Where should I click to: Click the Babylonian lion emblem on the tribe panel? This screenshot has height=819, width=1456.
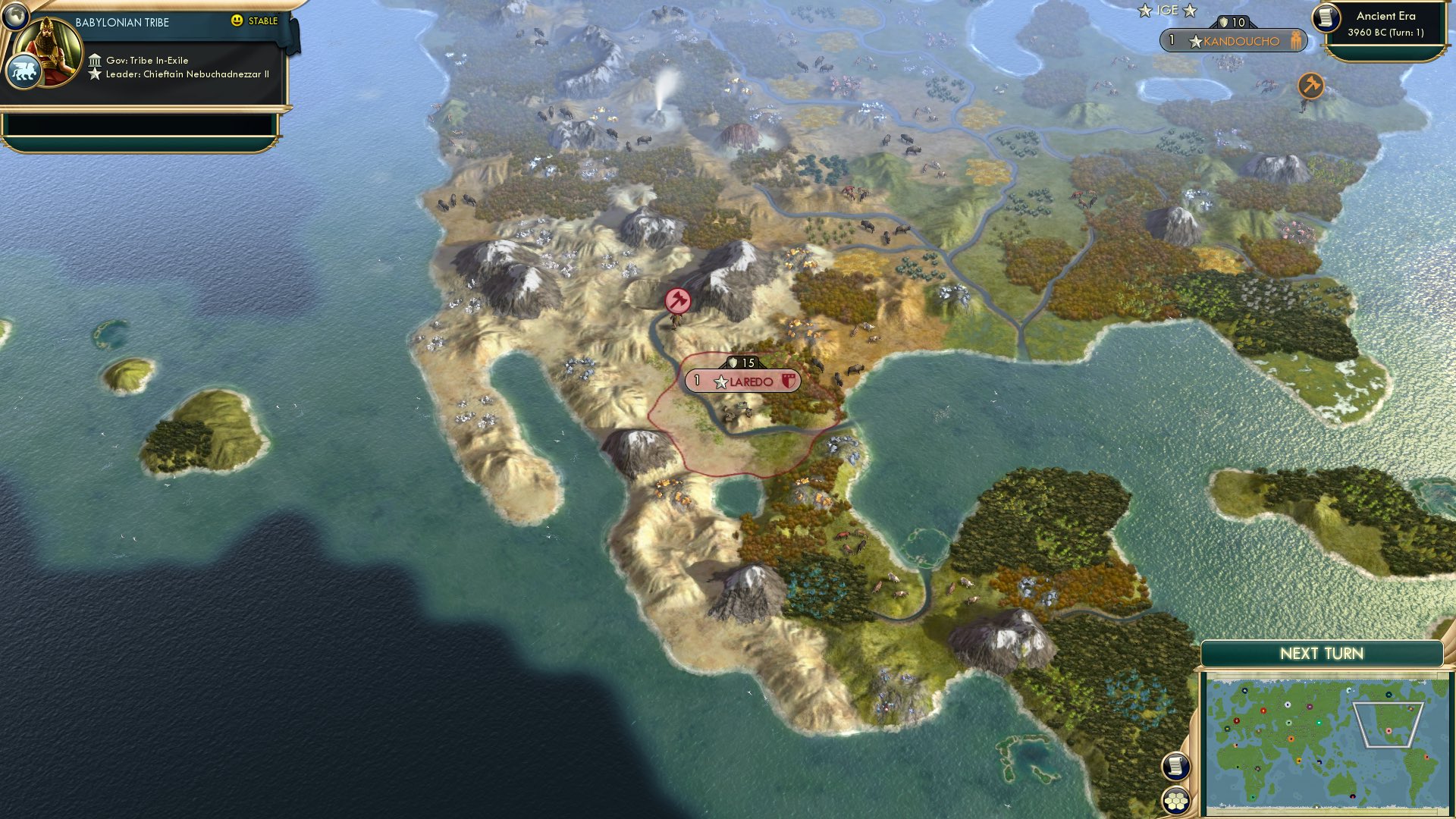(x=25, y=71)
